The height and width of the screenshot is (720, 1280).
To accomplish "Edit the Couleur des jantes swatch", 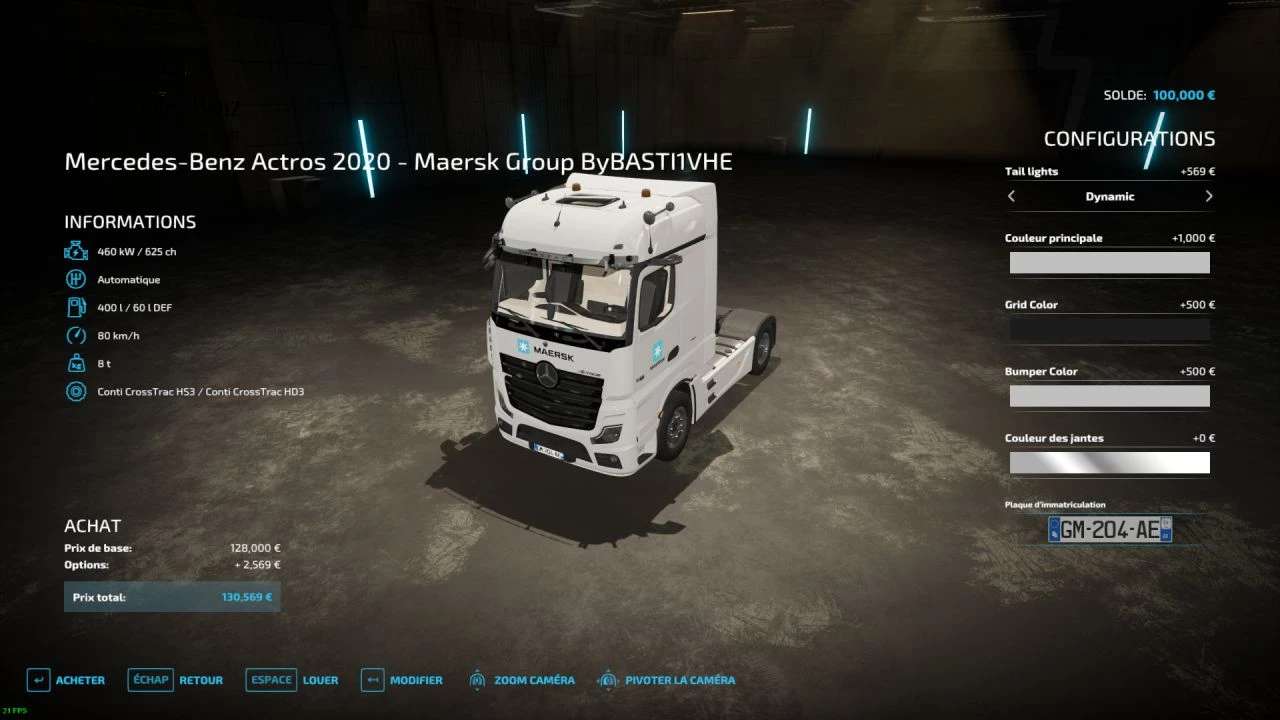I will pos(1109,463).
